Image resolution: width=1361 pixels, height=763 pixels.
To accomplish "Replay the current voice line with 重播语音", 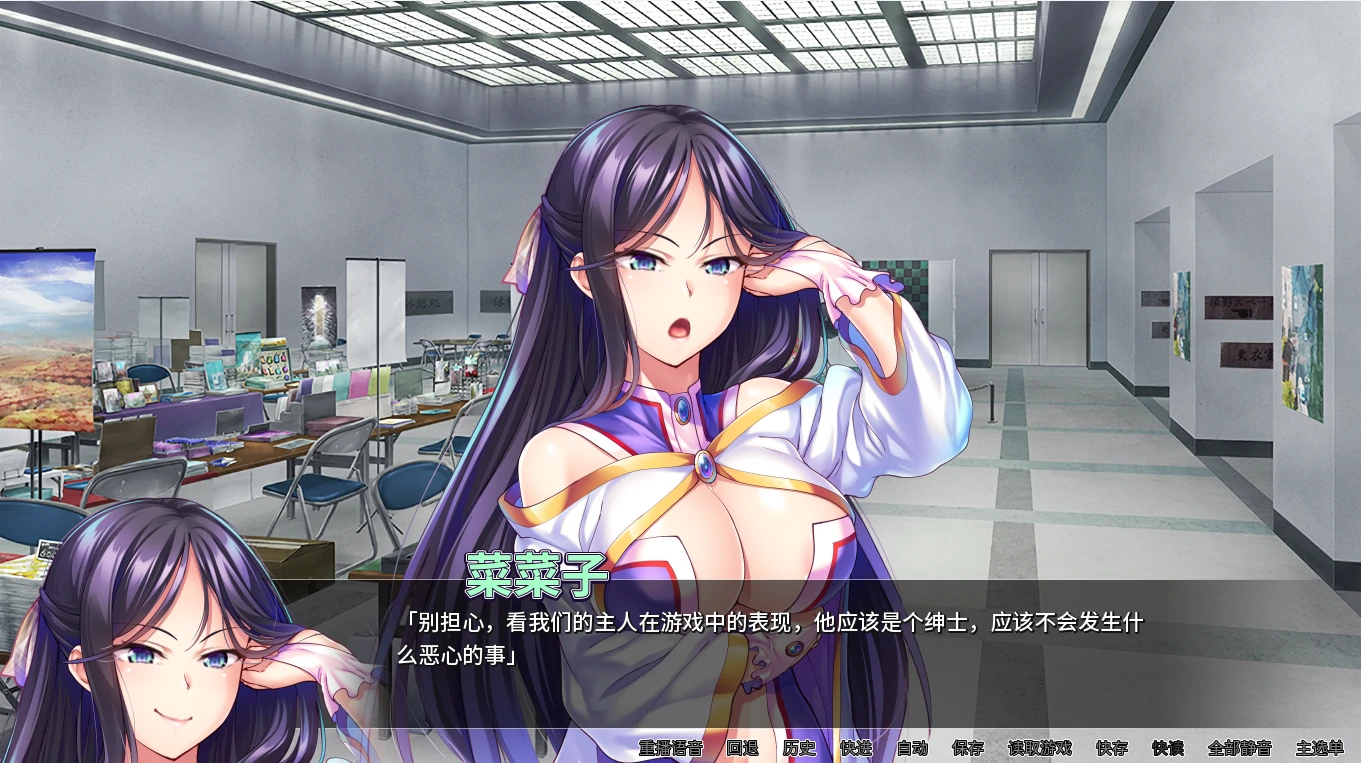I will 672,747.
